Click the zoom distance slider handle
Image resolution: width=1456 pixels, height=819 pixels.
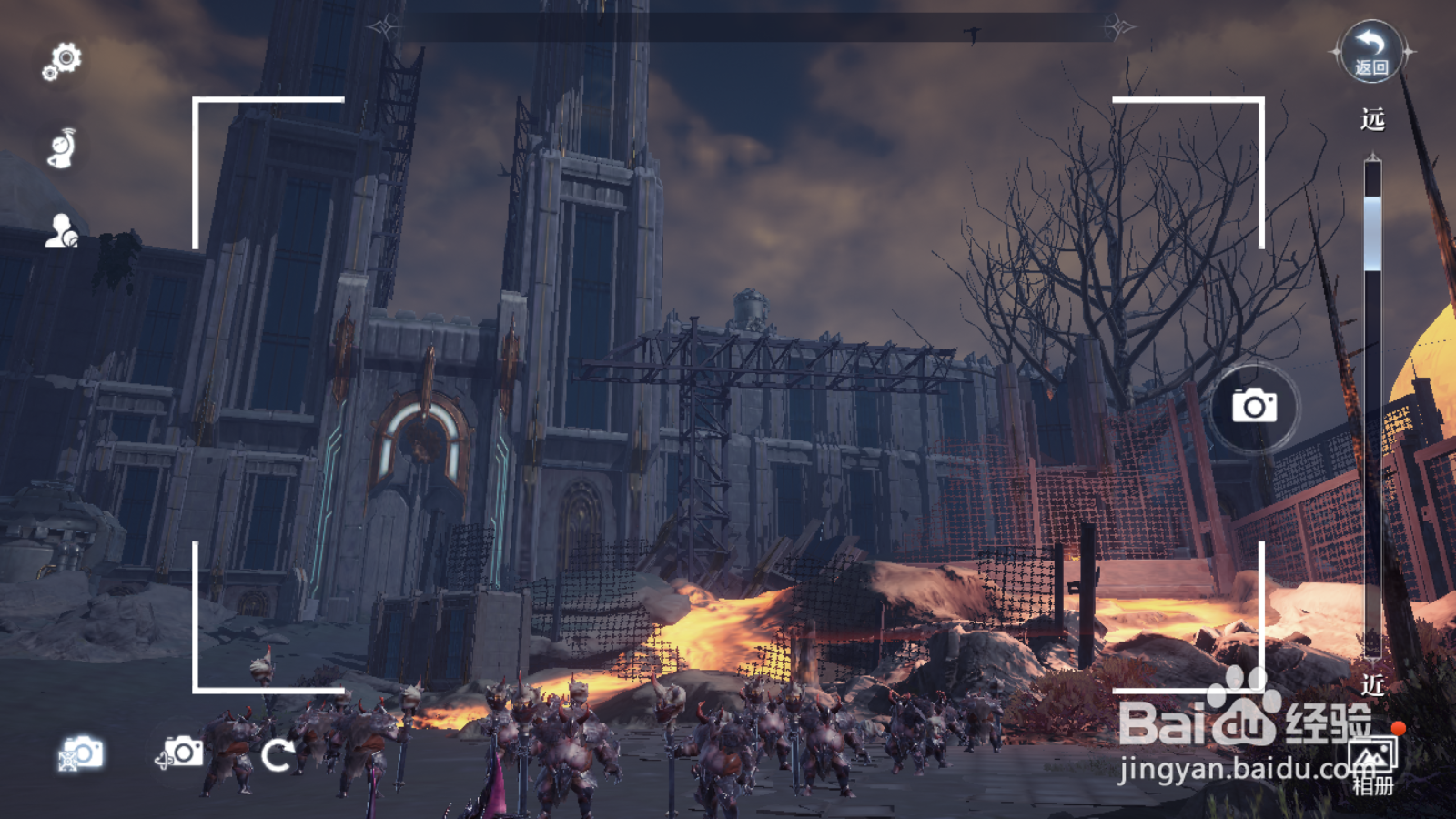click(1372, 233)
